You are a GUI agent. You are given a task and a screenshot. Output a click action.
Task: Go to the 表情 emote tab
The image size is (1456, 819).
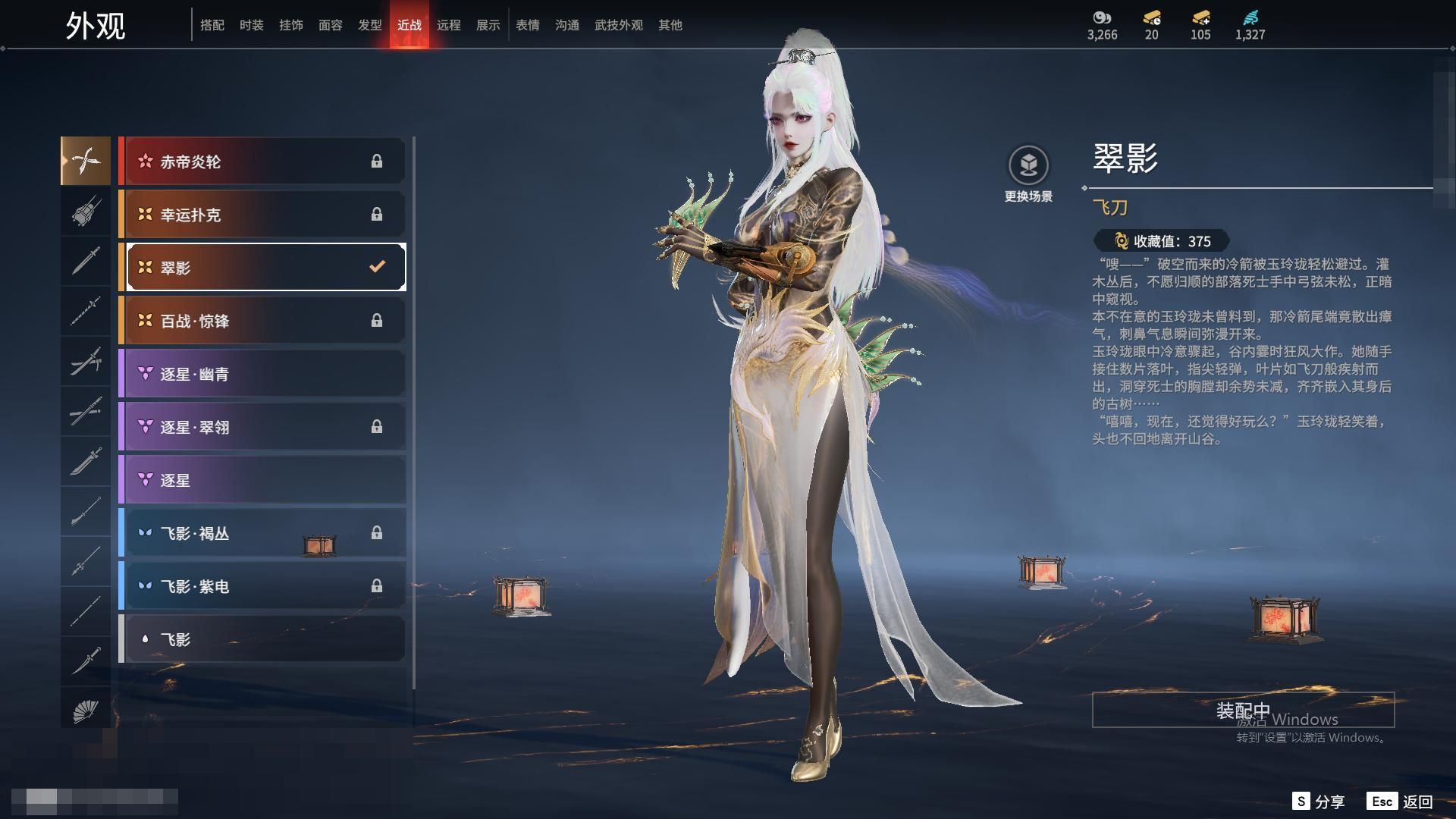click(528, 25)
